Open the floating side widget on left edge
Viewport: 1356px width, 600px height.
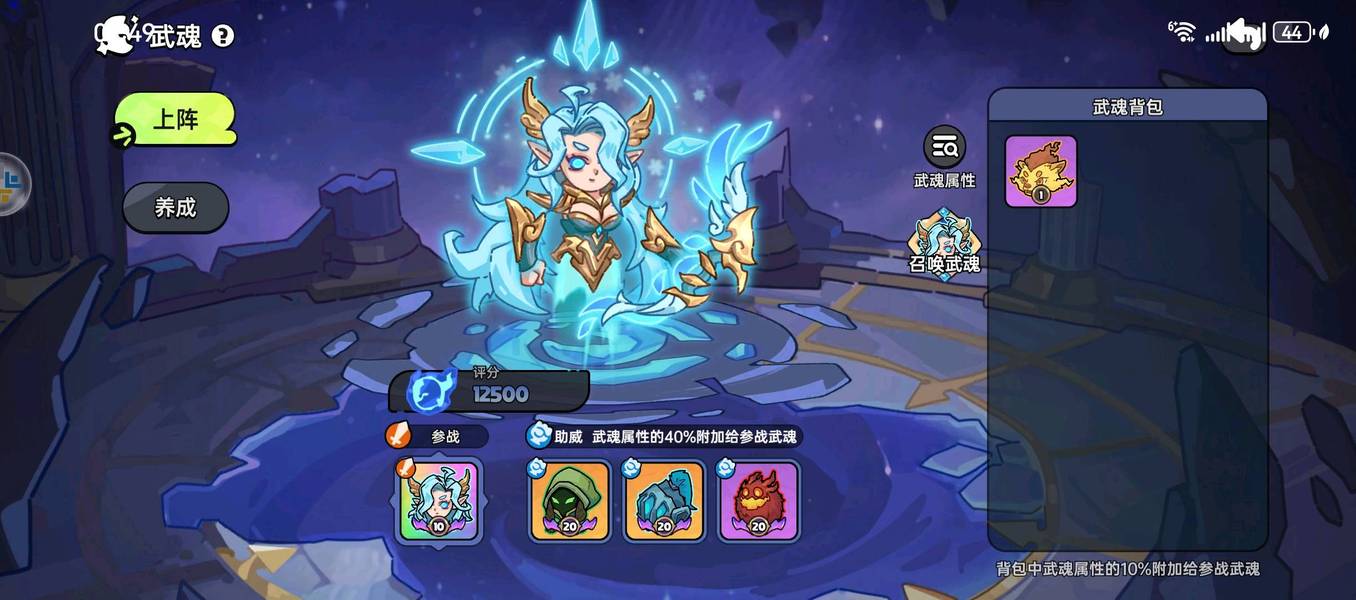12,185
